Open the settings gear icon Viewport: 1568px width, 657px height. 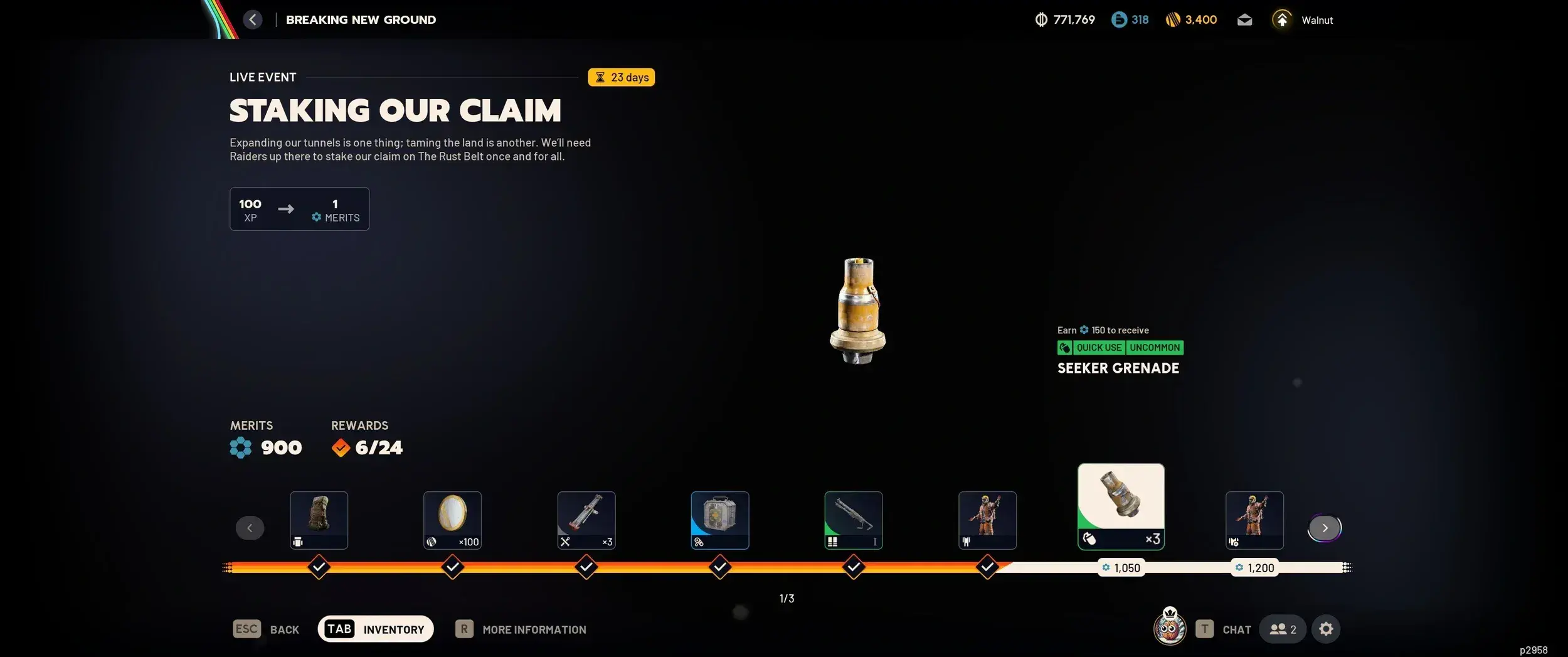1327,628
